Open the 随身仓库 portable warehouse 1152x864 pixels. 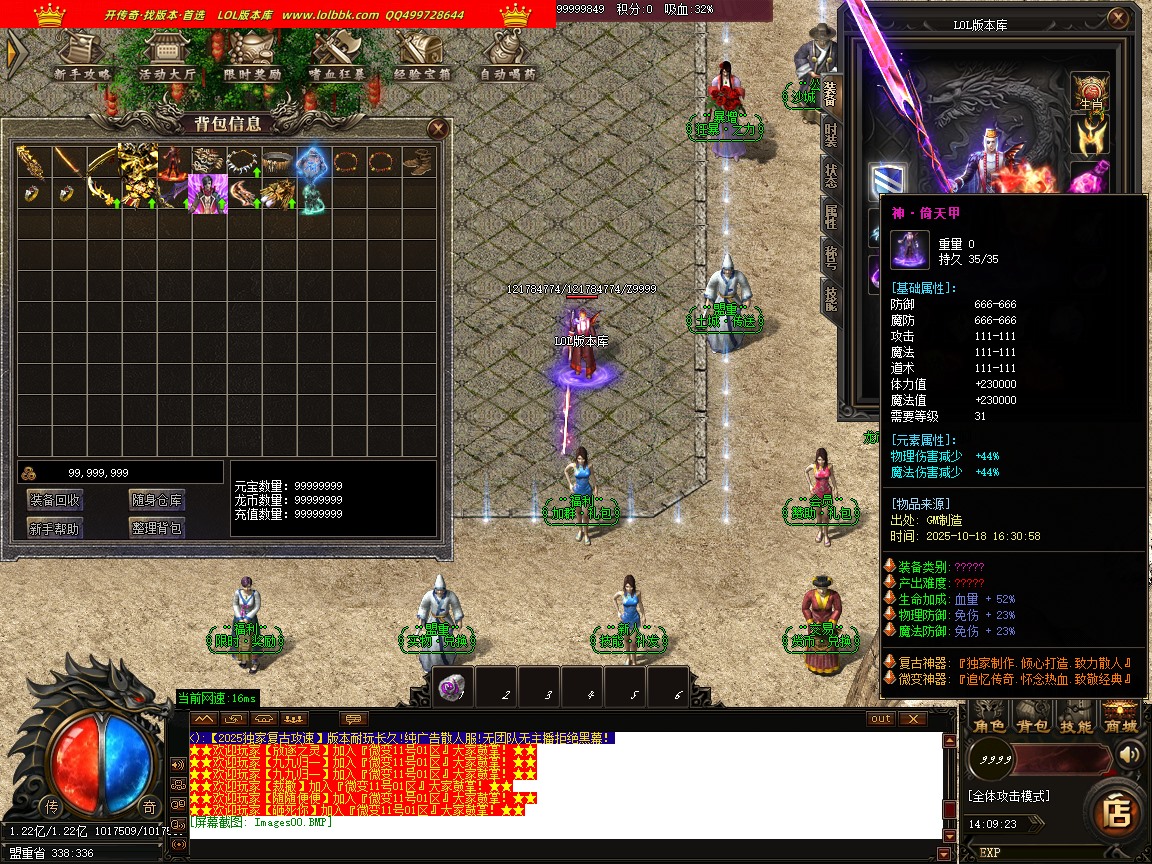(x=157, y=500)
